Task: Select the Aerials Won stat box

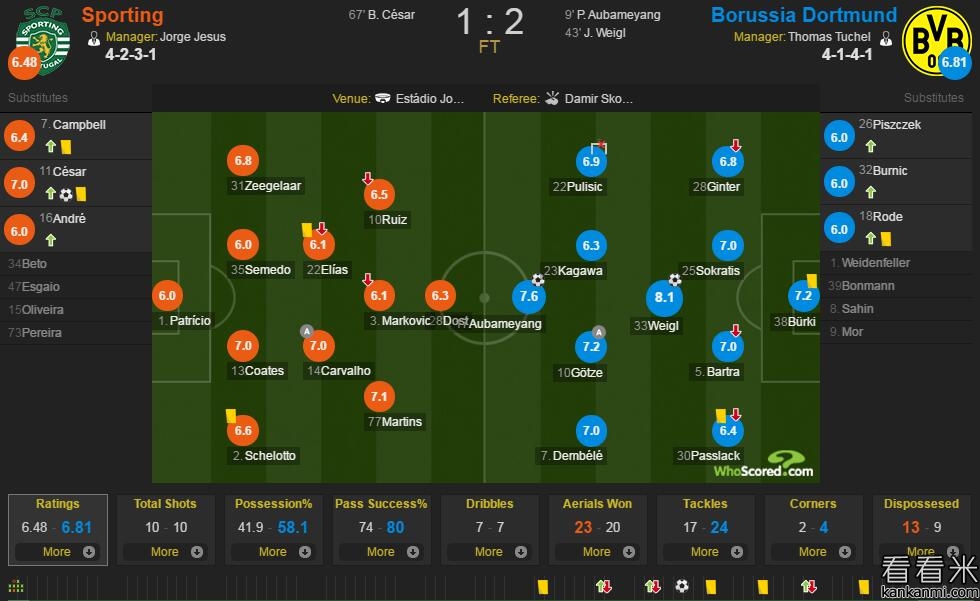Action: click(x=597, y=504)
